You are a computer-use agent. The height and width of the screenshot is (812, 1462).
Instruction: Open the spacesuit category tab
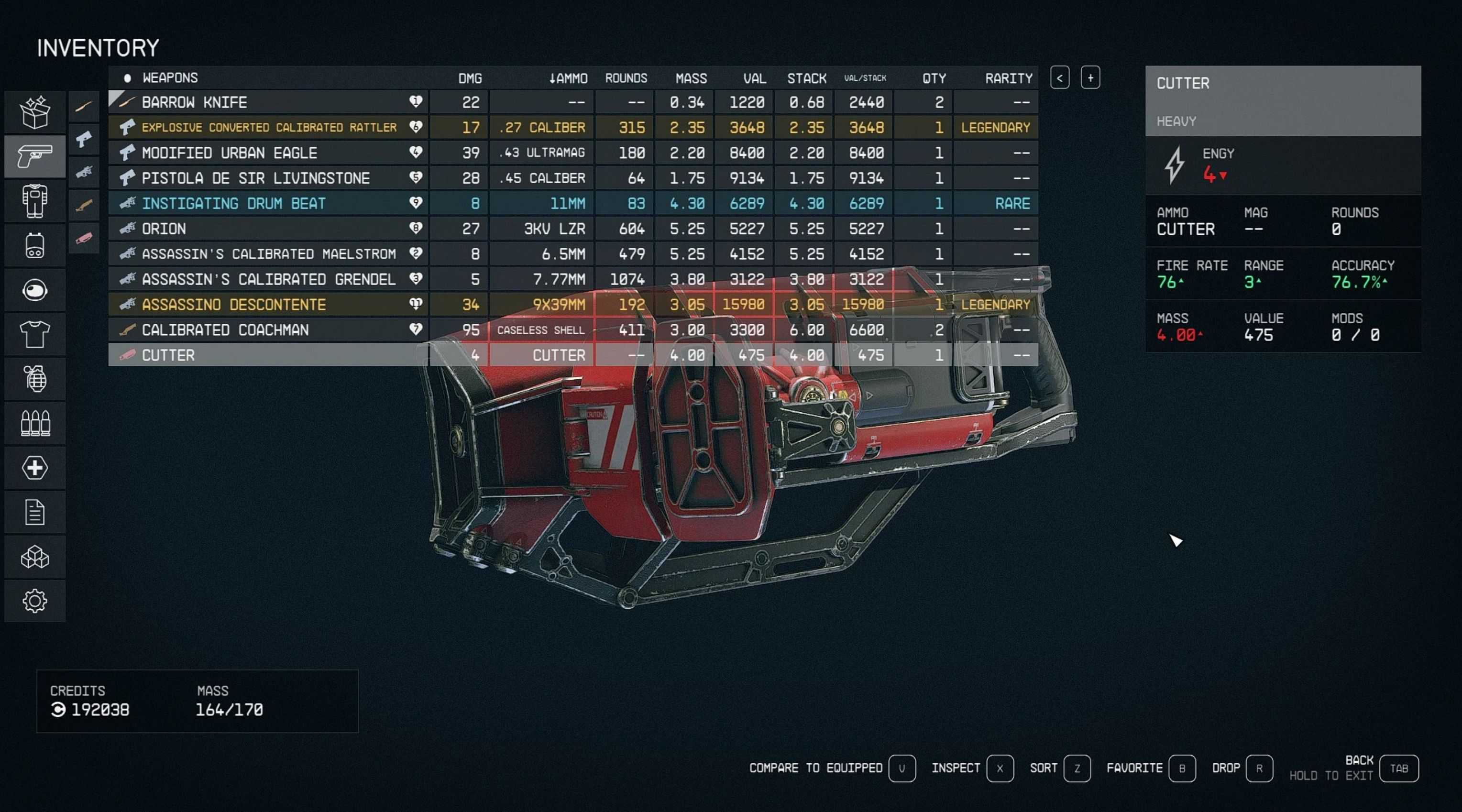34,201
